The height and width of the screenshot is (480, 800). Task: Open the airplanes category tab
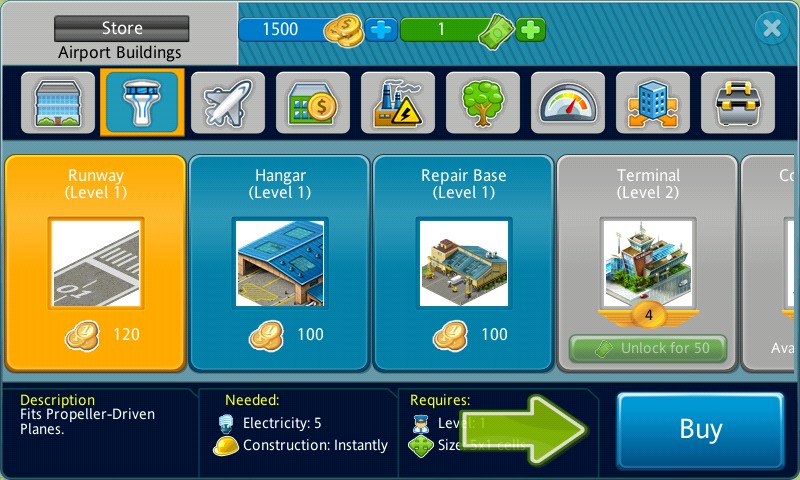coord(228,103)
